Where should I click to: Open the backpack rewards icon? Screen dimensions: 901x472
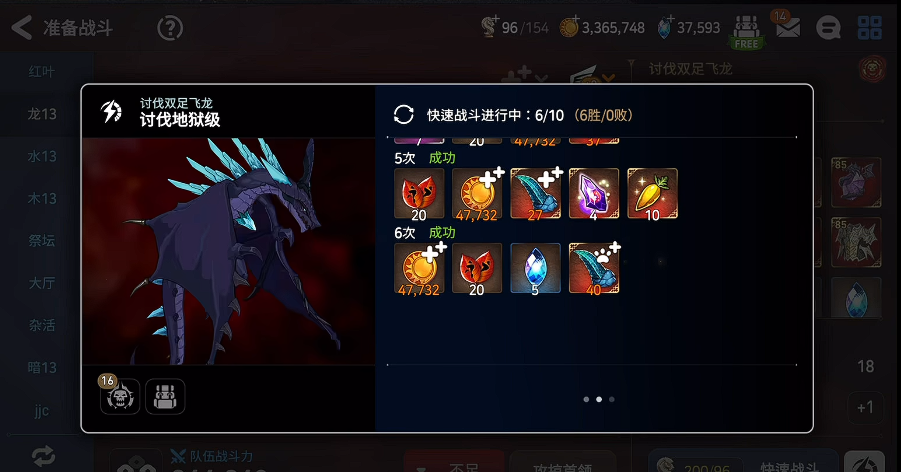pyautogui.click(x=165, y=397)
